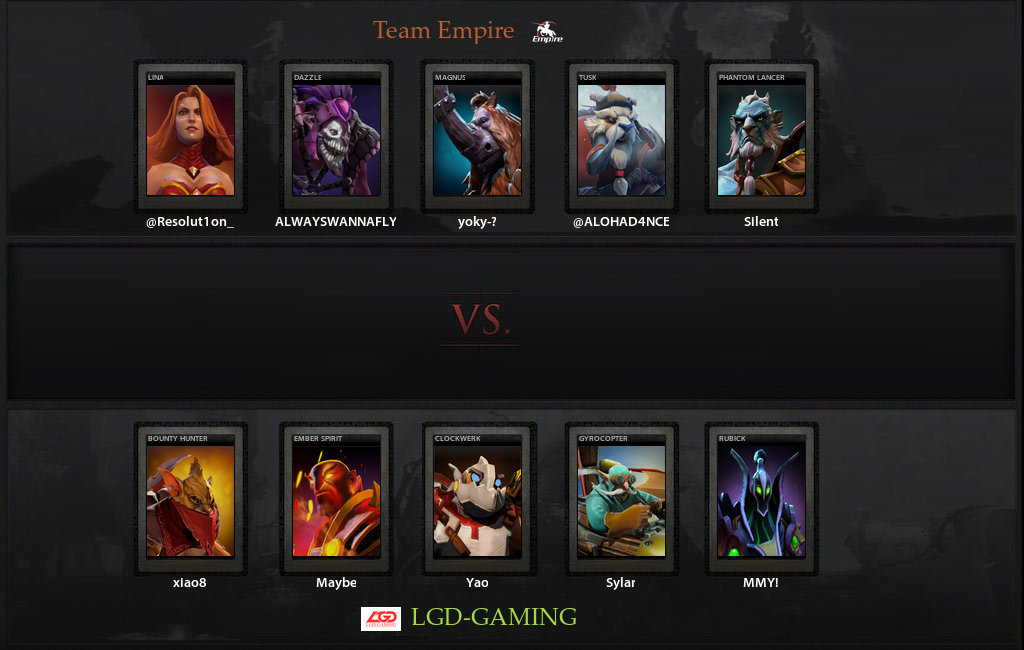
Task: Click player name ALWAYSWANNAFLY
Action: point(336,222)
